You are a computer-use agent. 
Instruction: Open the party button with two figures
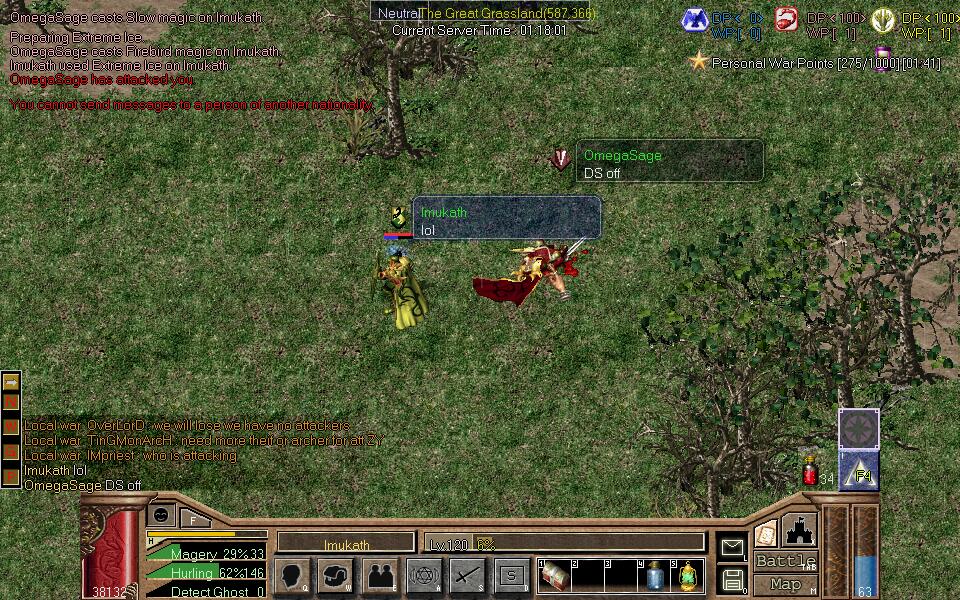click(x=380, y=576)
